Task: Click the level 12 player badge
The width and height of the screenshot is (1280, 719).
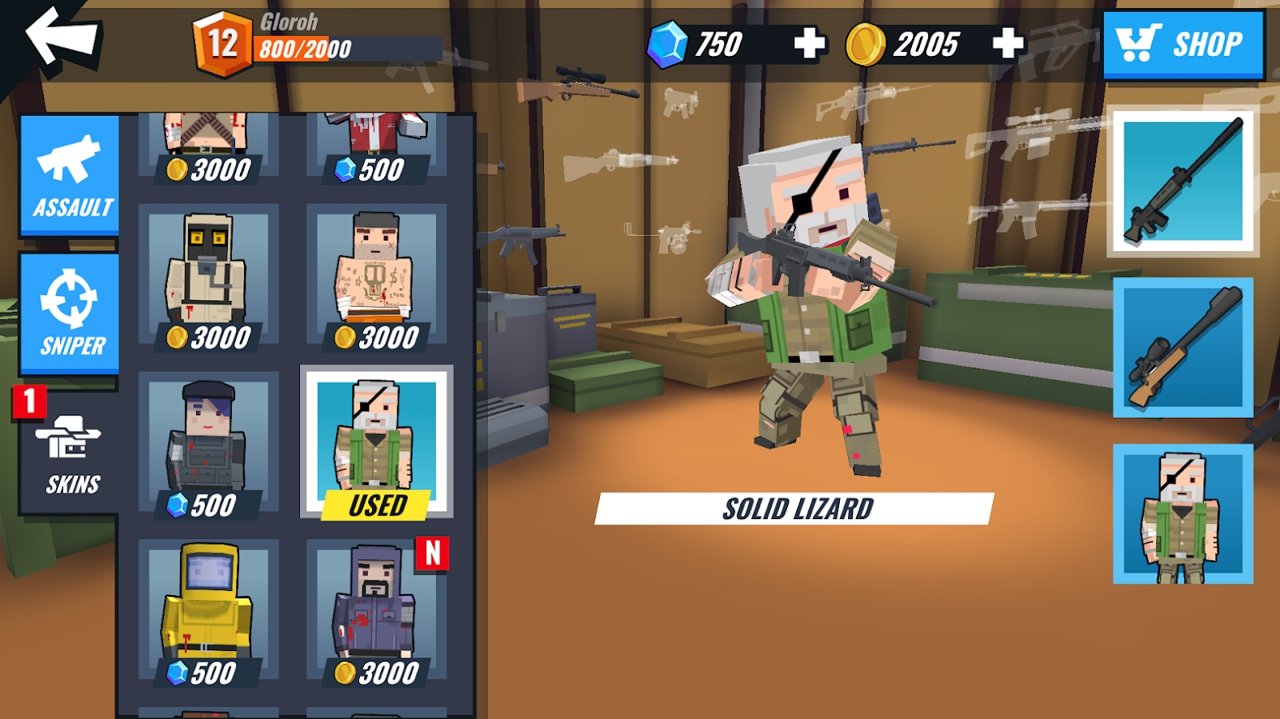Action: pyautogui.click(x=222, y=44)
